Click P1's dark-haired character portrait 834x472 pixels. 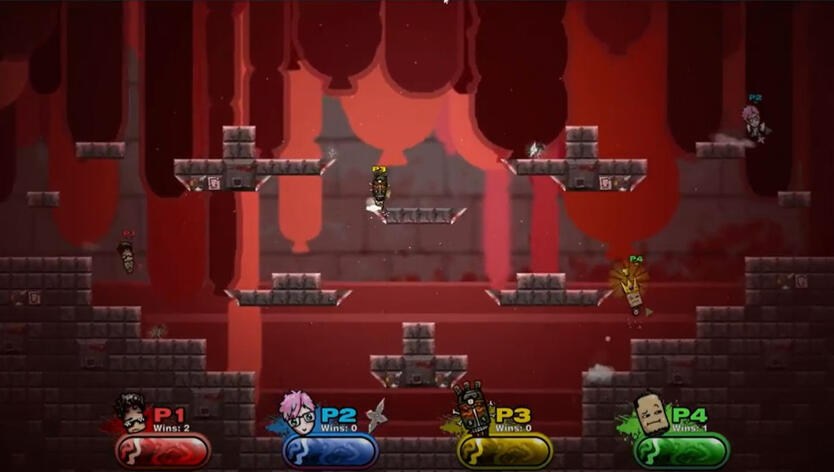(130, 410)
